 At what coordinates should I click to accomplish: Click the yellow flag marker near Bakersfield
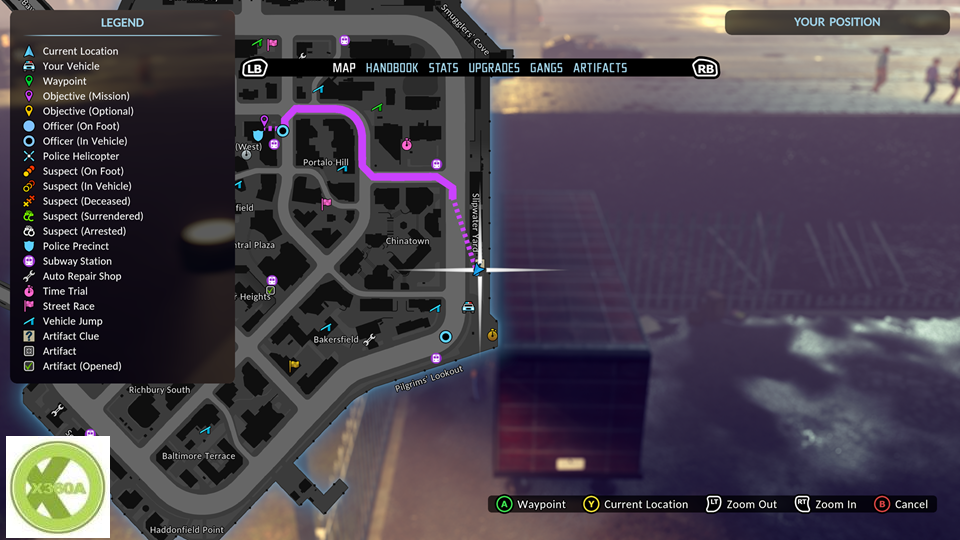pos(293,365)
